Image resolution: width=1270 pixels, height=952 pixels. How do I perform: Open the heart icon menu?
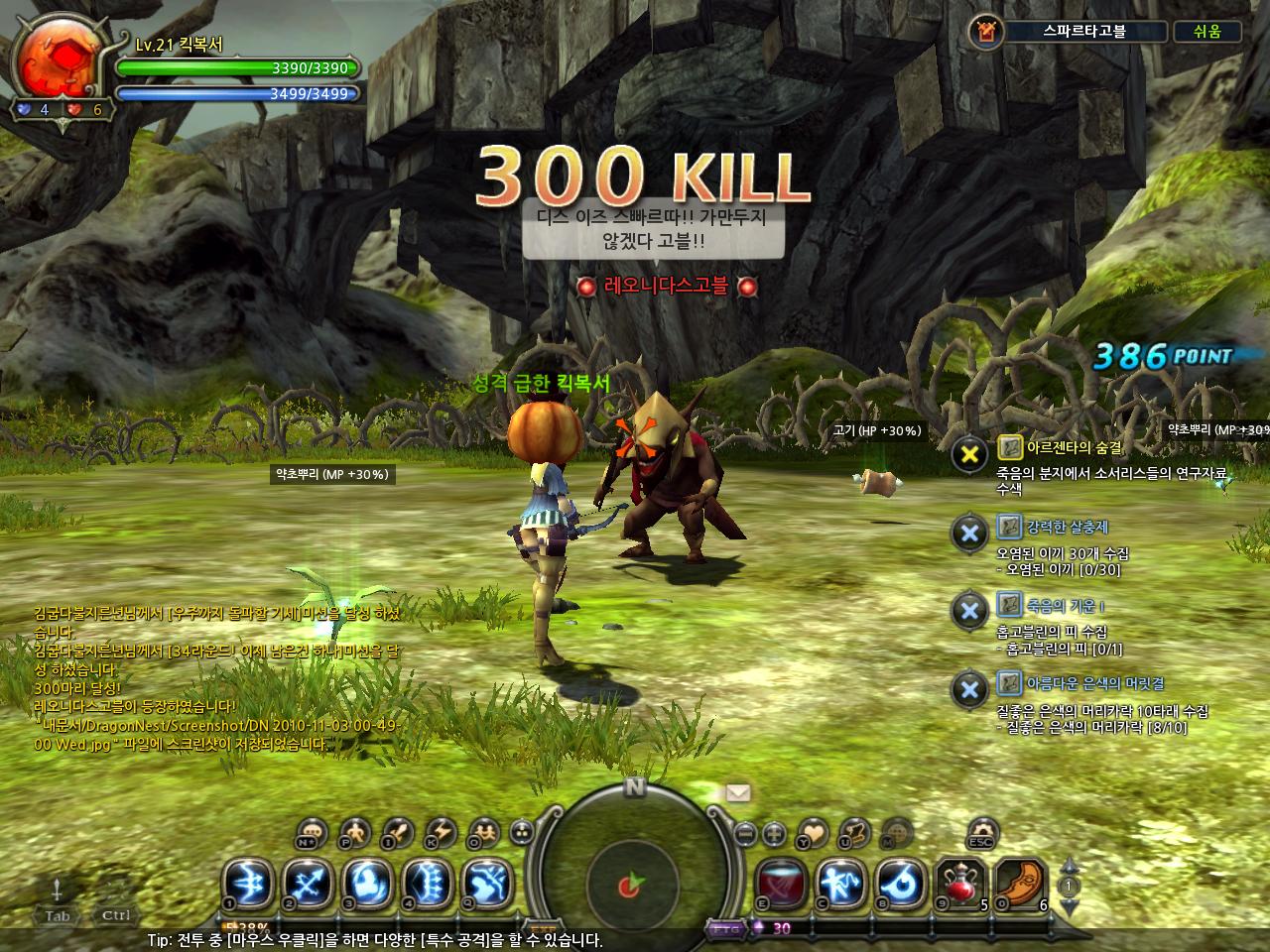pyautogui.click(x=812, y=833)
